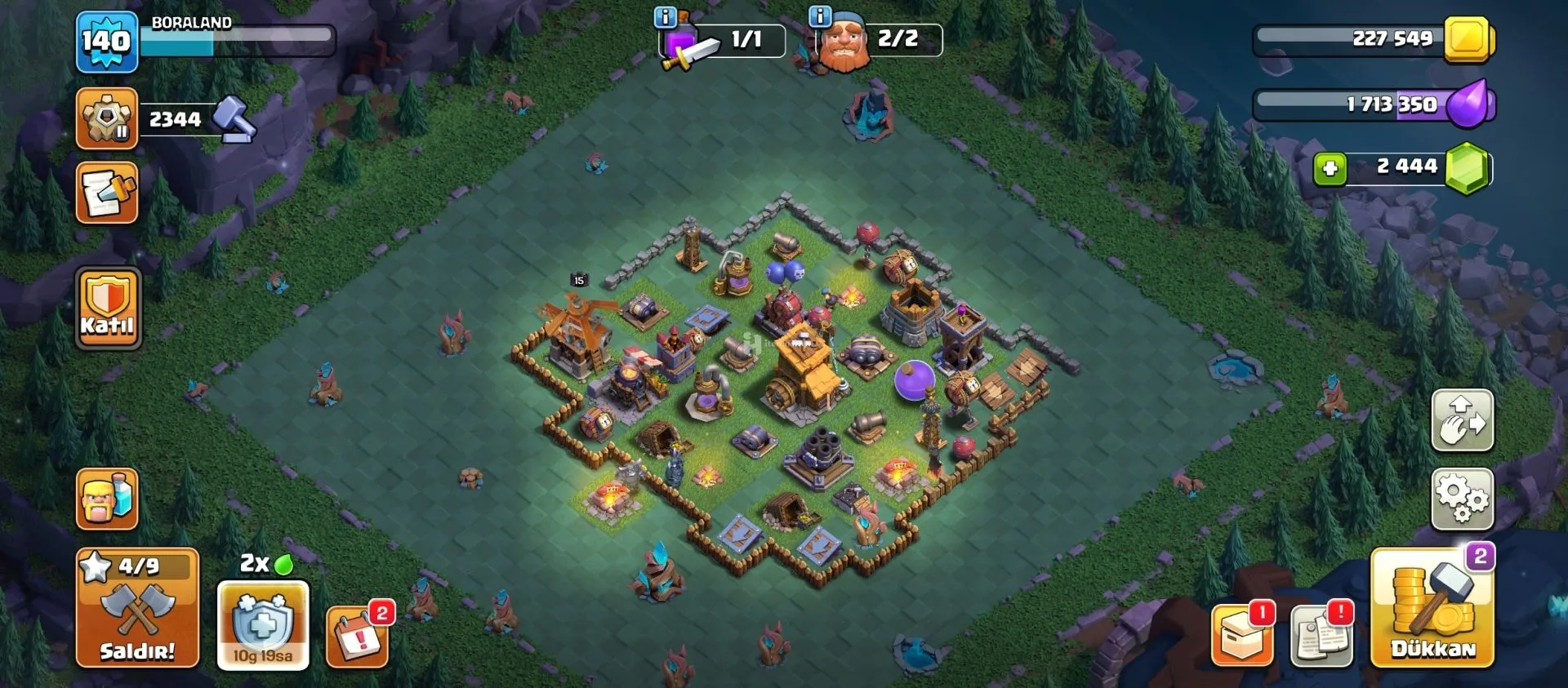Tap the hand with arrows layout button
Screen dimensions: 1568x688
1462,420
